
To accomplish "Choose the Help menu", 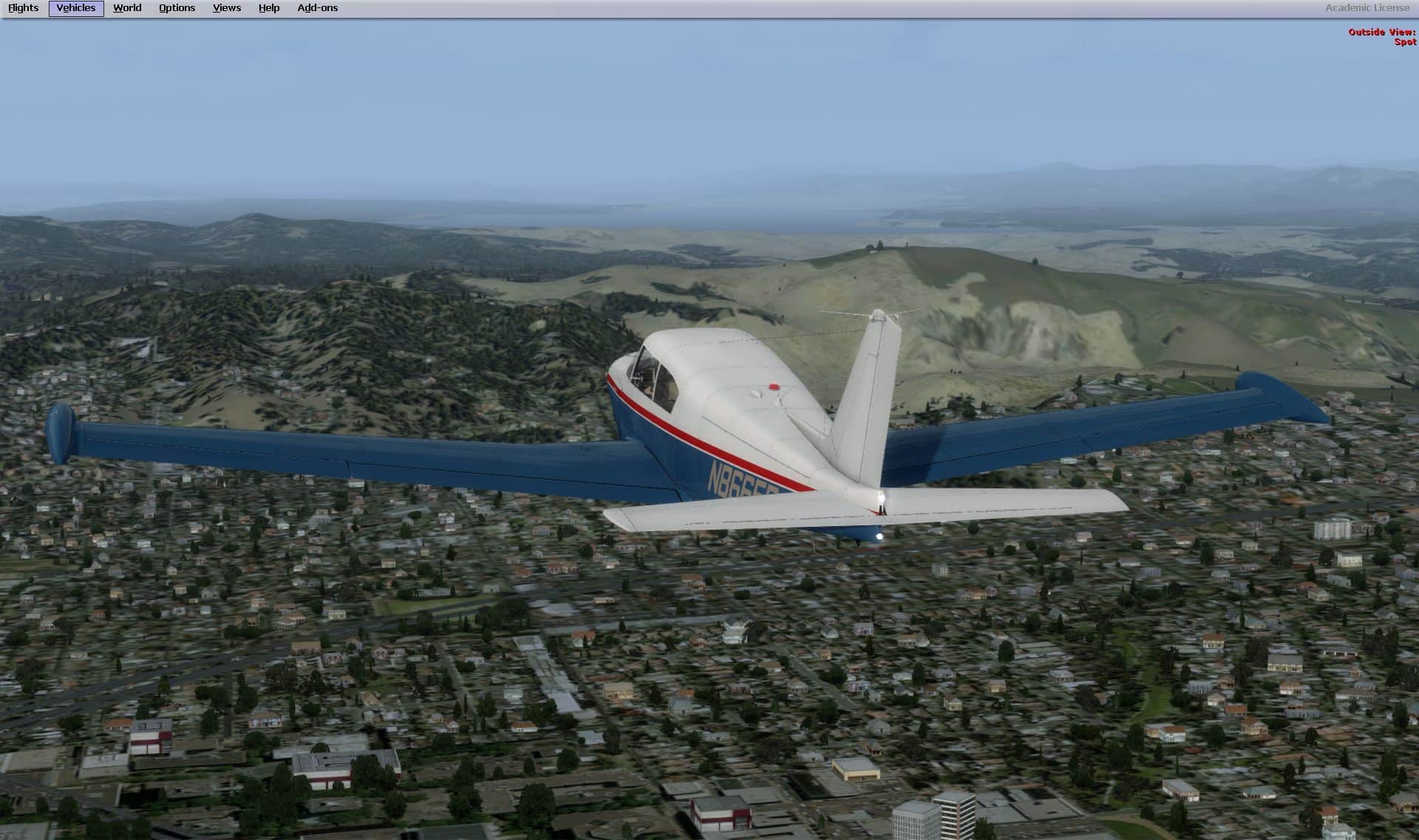I will click(269, 8).
